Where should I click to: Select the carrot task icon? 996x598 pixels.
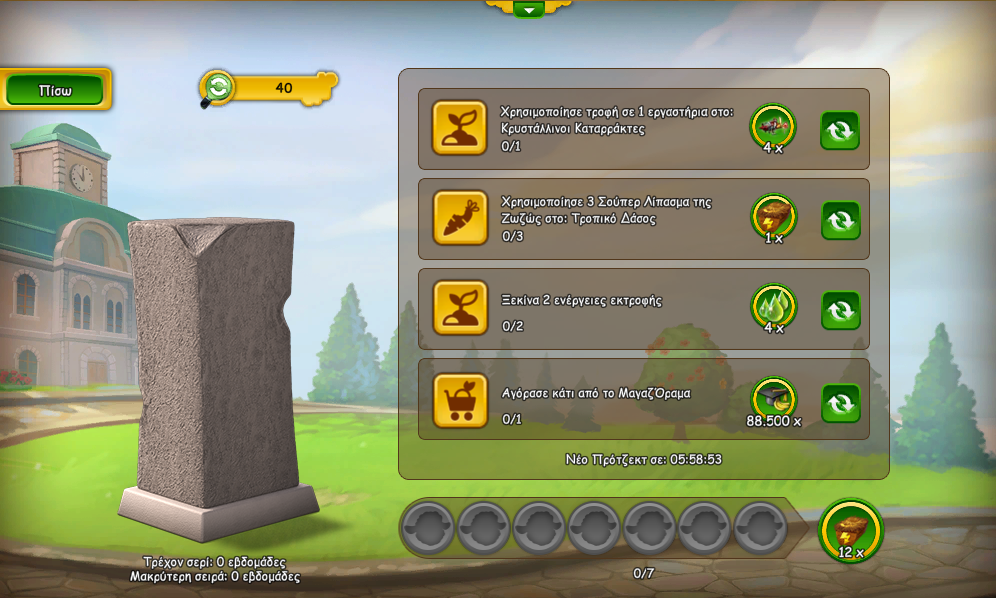pyautogui.click(x=460, y=218)
